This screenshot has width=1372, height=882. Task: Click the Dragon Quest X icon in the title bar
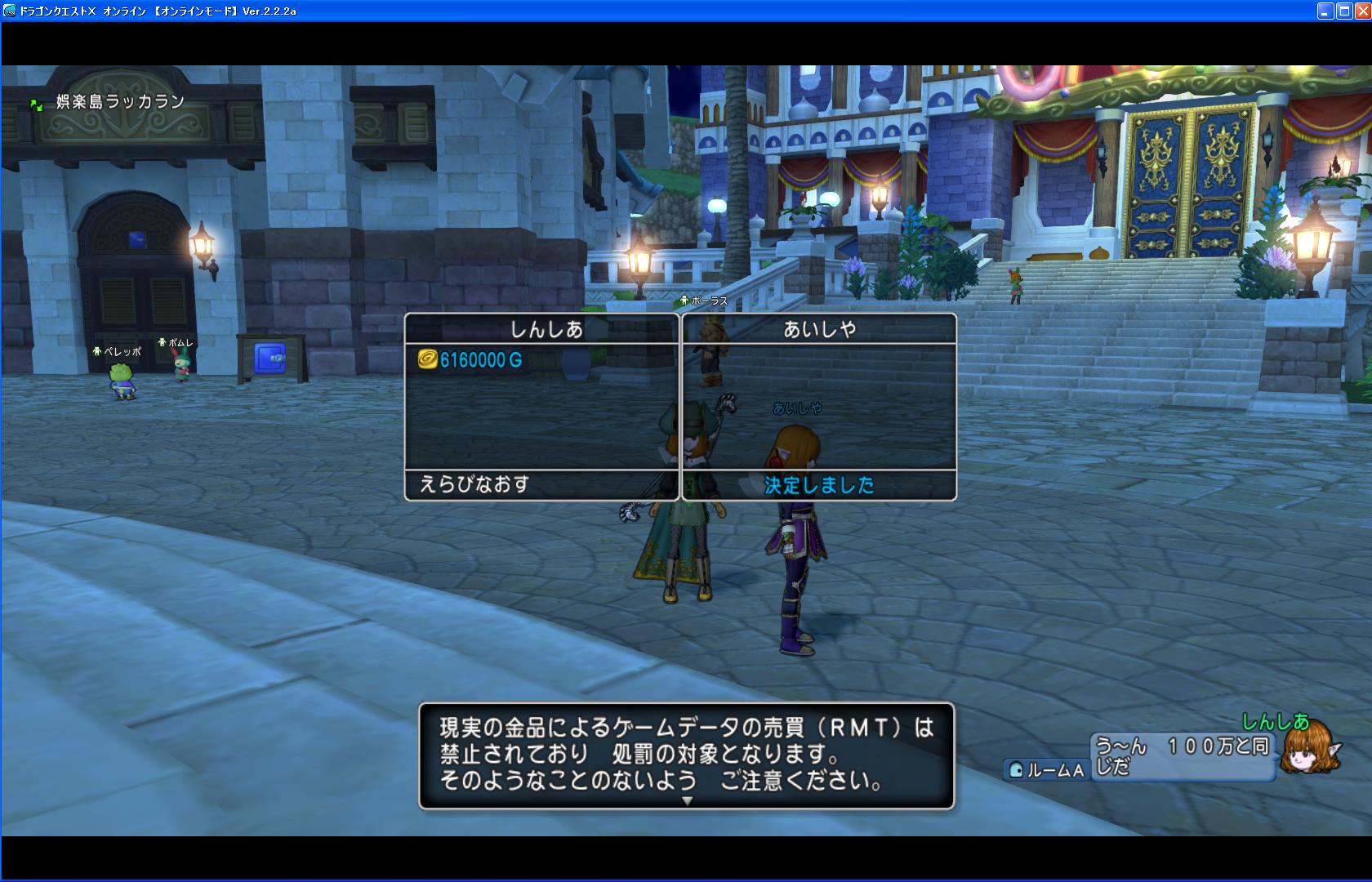(x=10, y=11)
